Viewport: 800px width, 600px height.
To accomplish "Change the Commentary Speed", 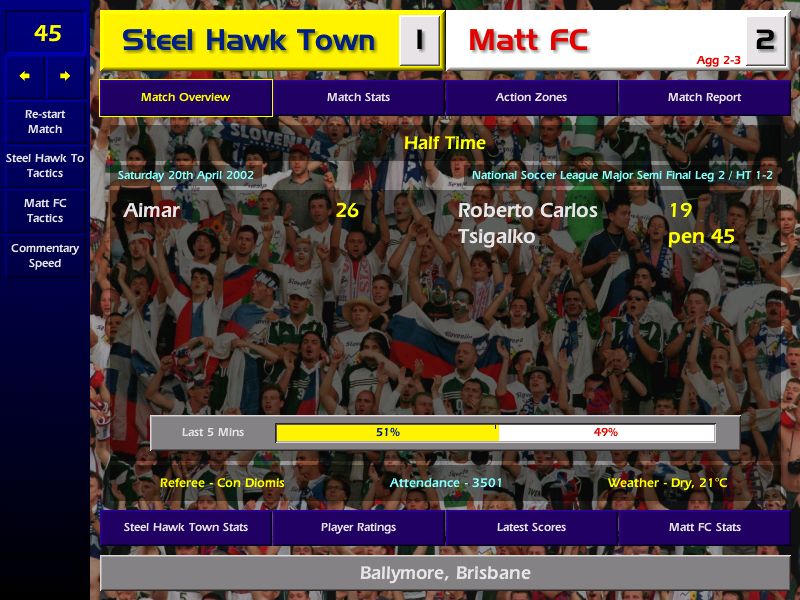I will coord(45,255).
